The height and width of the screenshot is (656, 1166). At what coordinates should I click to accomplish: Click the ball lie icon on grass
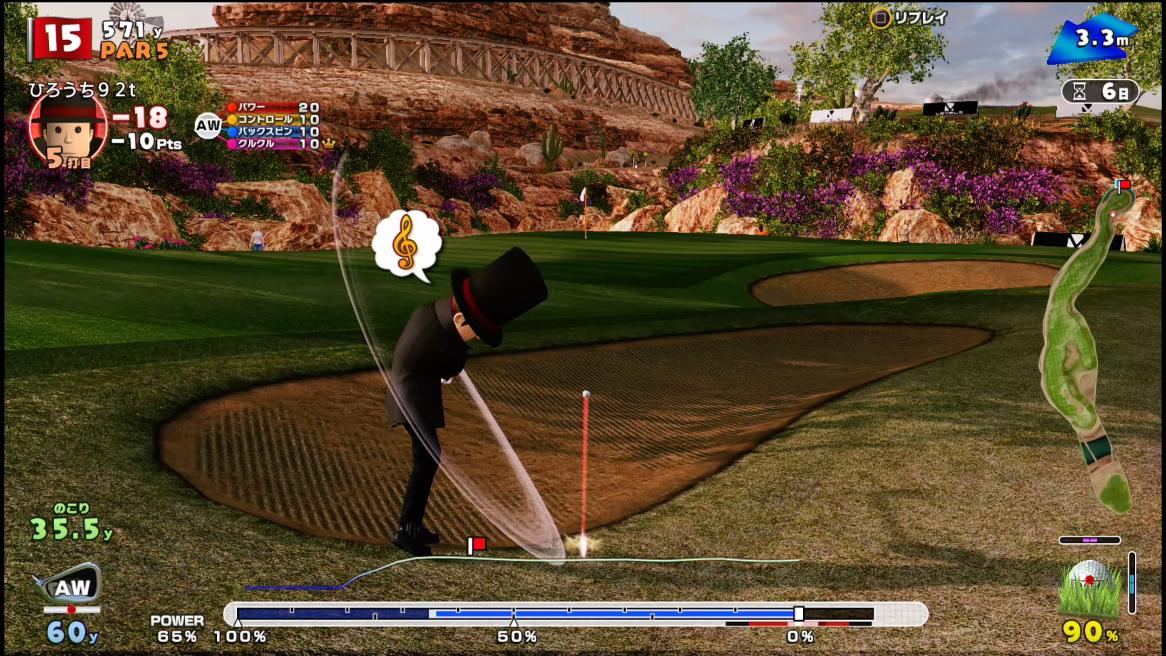[1090, 588]
